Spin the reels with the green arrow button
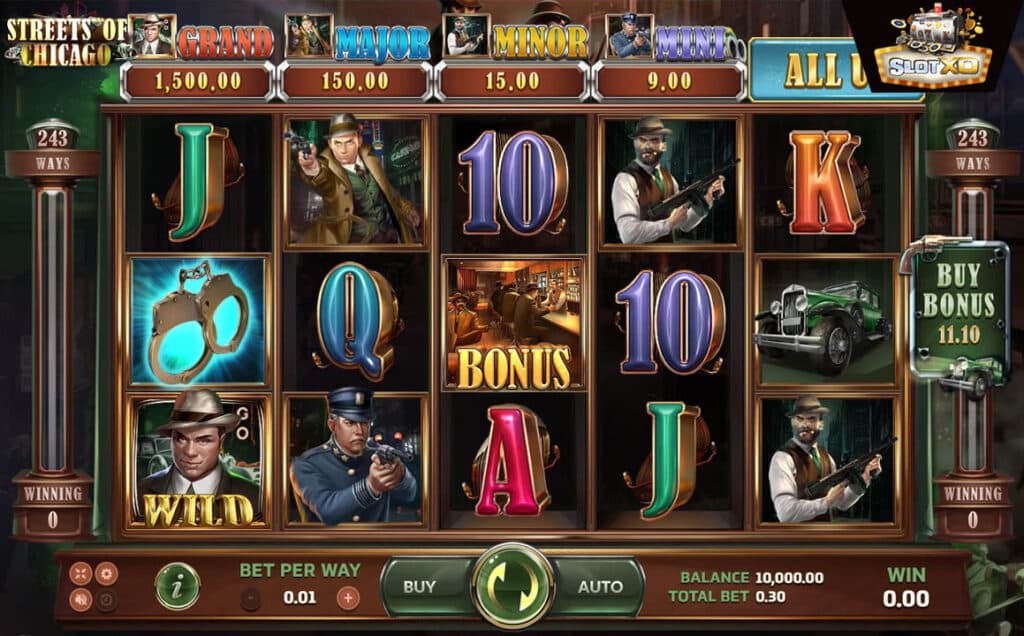The height and width of the screenshot is (636, 1024). click(x=512, y=585)
